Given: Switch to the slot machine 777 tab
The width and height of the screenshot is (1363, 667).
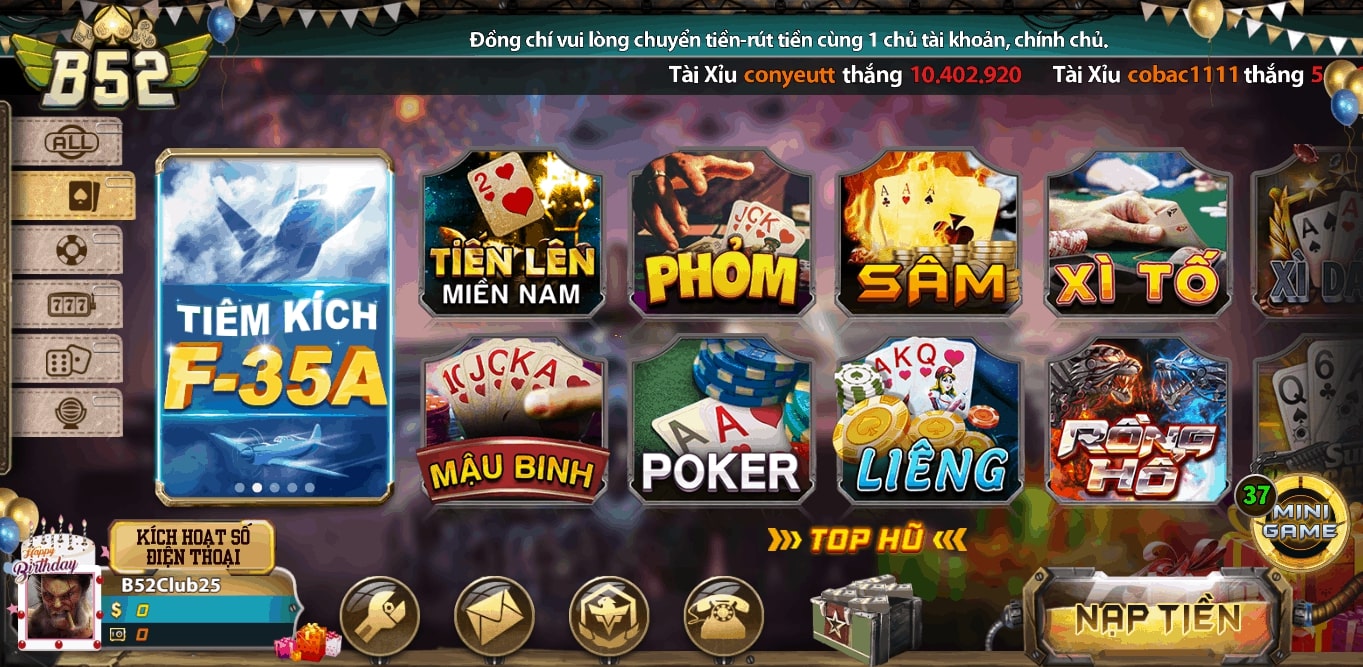Looking at the screenshot, I should pos(70,304).
